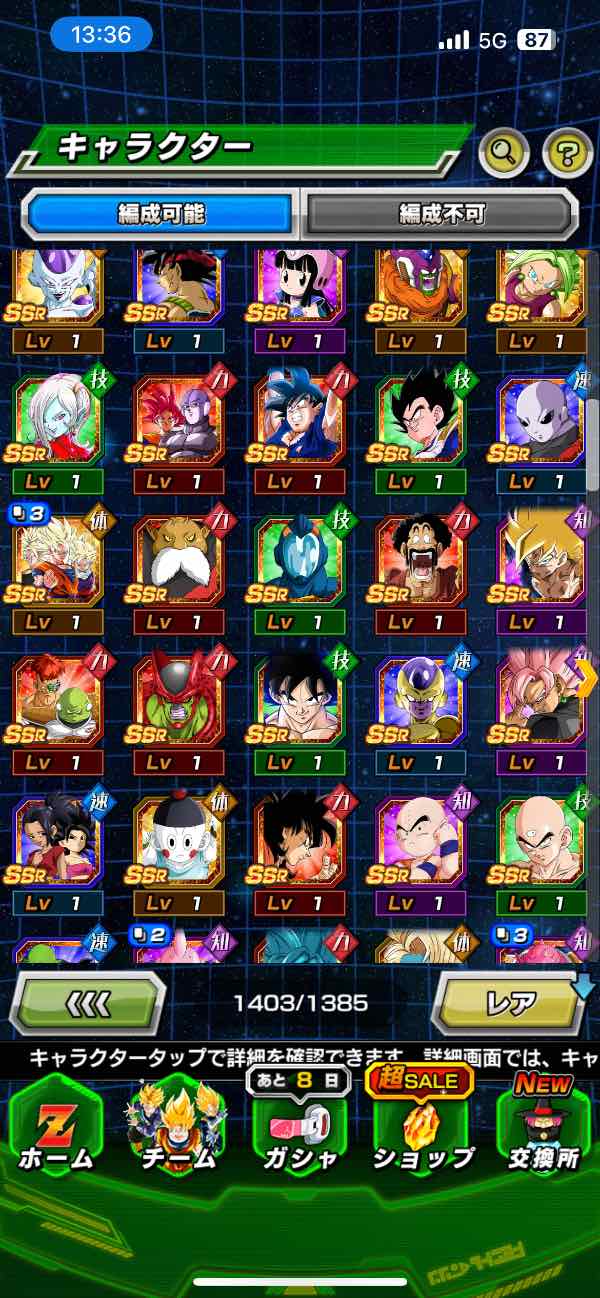
Task: Switch to the 編成可能 tab
Action: coord(161,213)
